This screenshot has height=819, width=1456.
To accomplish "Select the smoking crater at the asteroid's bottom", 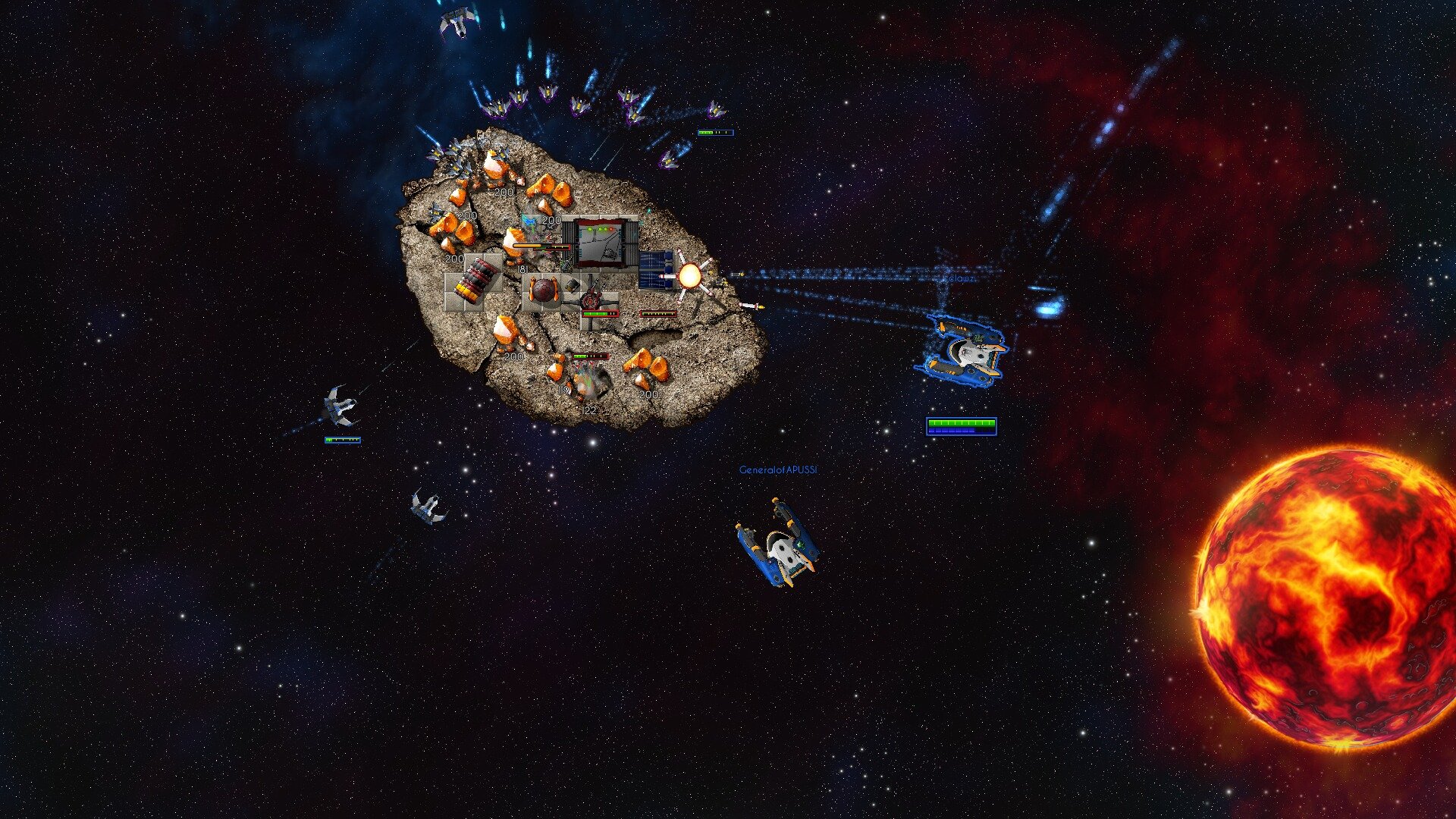I will click(x=585, y=381).
